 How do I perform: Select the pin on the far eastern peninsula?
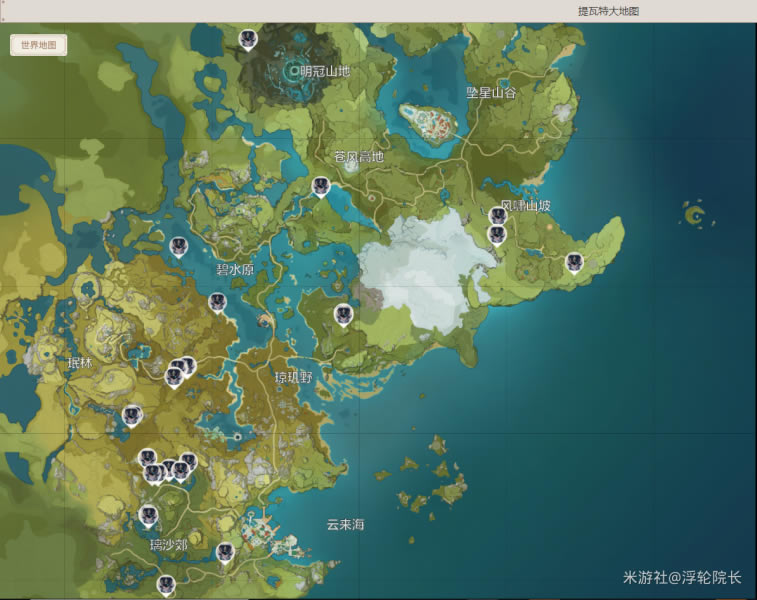click(574, 262)
